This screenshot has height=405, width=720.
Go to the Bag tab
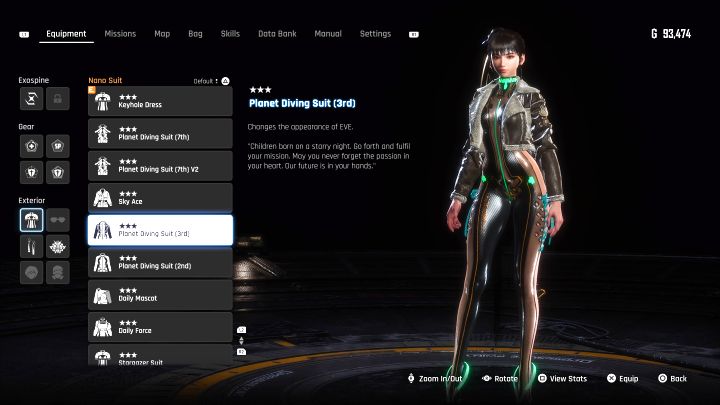[x=195, y=33]
